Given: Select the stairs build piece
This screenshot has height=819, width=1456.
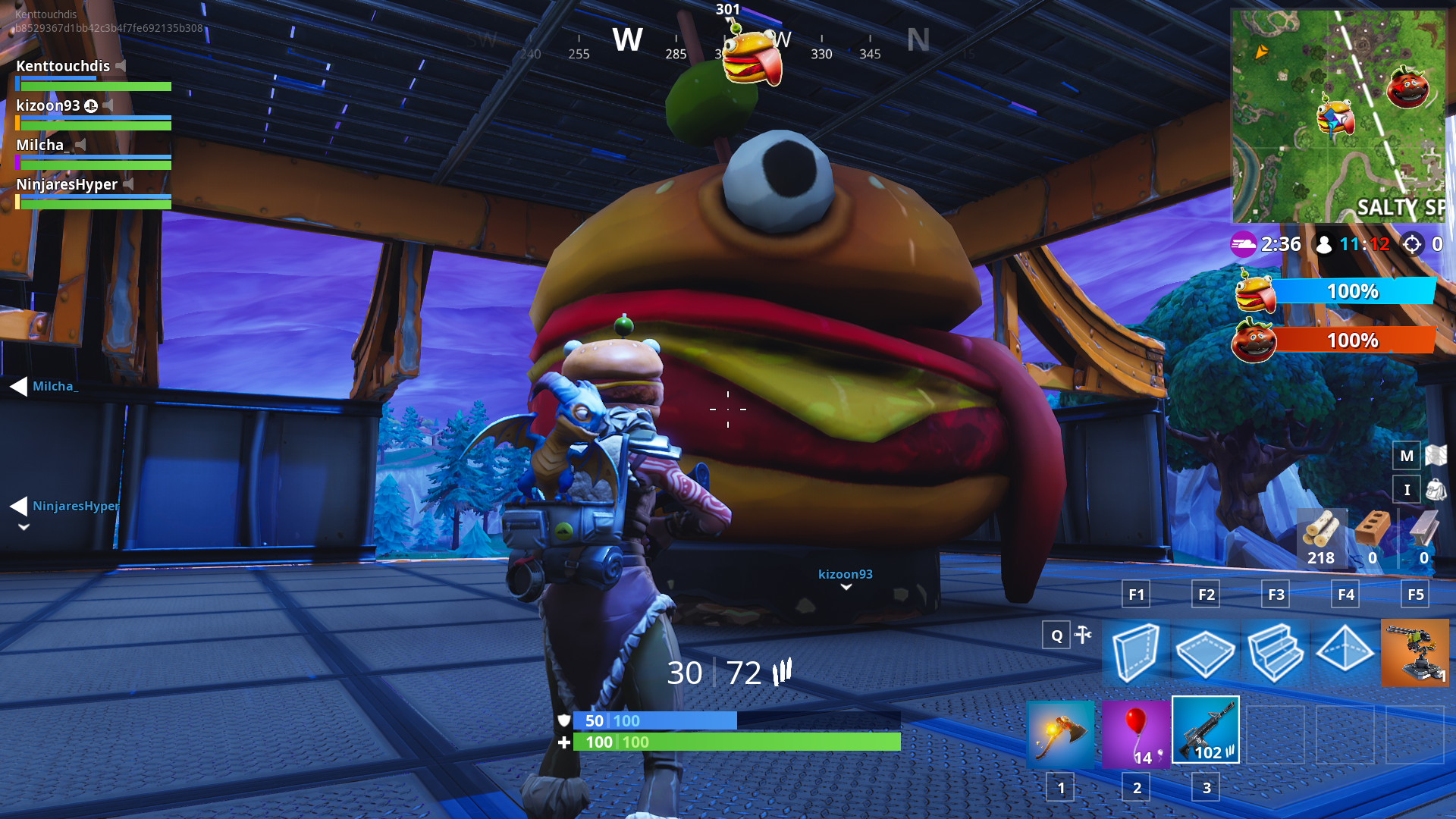Looking at the screenshot, I should coord(1276,652).
